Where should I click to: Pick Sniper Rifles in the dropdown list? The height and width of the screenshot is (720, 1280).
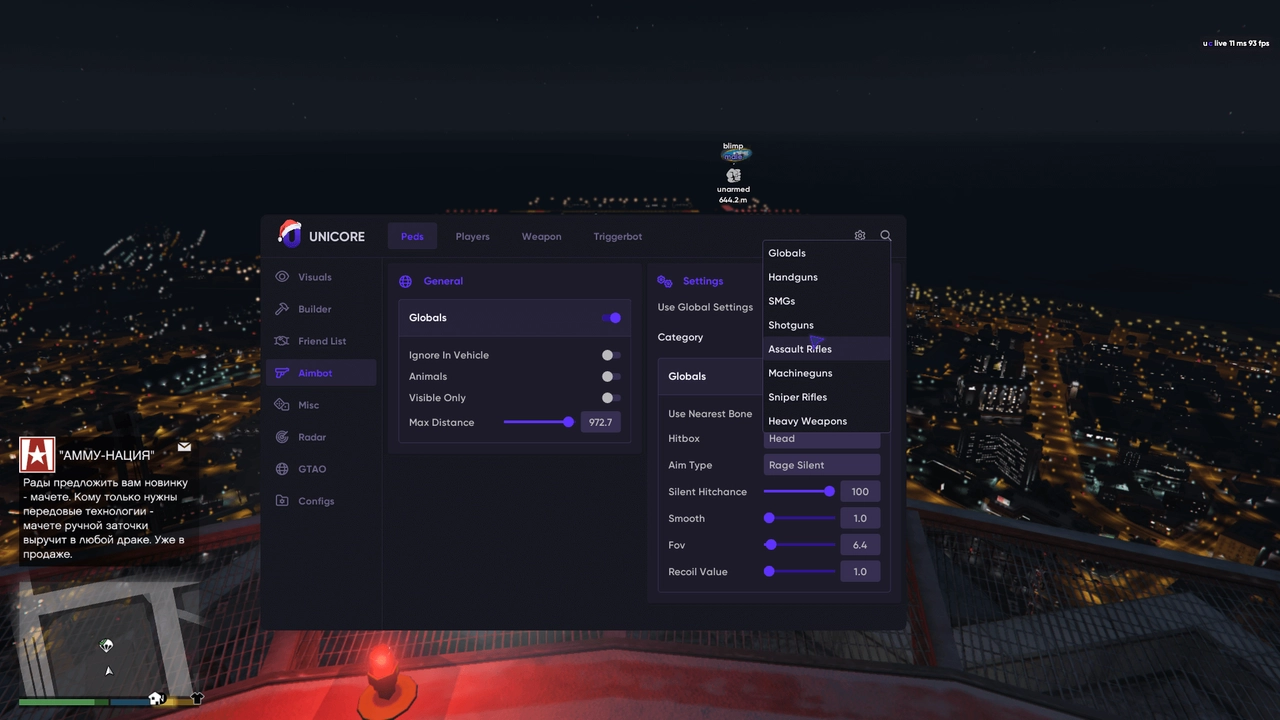click(x=797, y=397)
